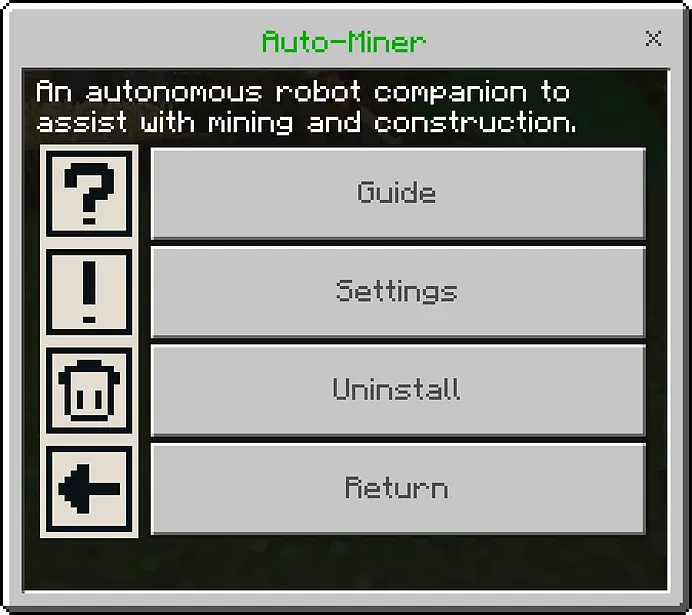Screen dimensions: 692x615
Task: Click the left arrow icon
Action: click(89, 488)
